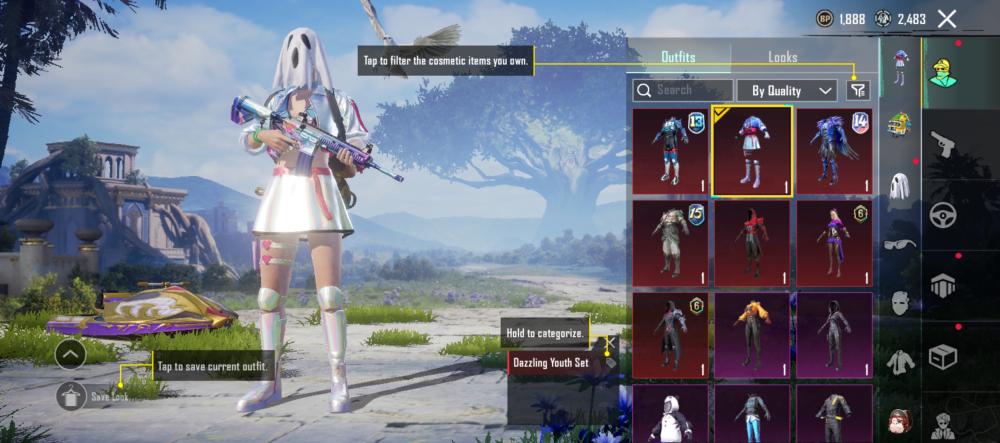This screenshot has width=1000, height=443.
Task: Open the pistol weapon skins section
Action: (x=942, y=145)
